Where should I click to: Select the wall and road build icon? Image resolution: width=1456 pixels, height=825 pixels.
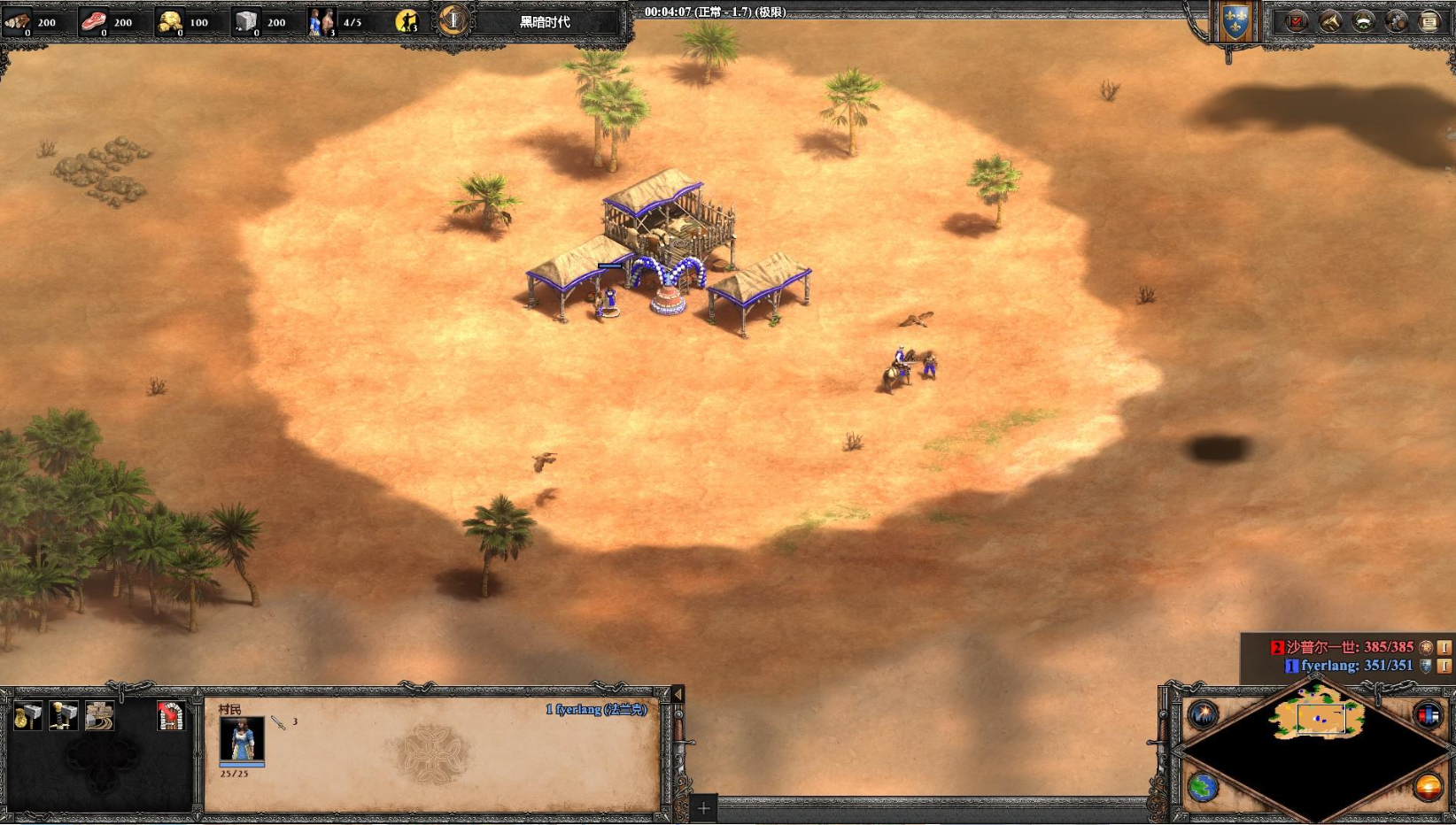[99, 715]
